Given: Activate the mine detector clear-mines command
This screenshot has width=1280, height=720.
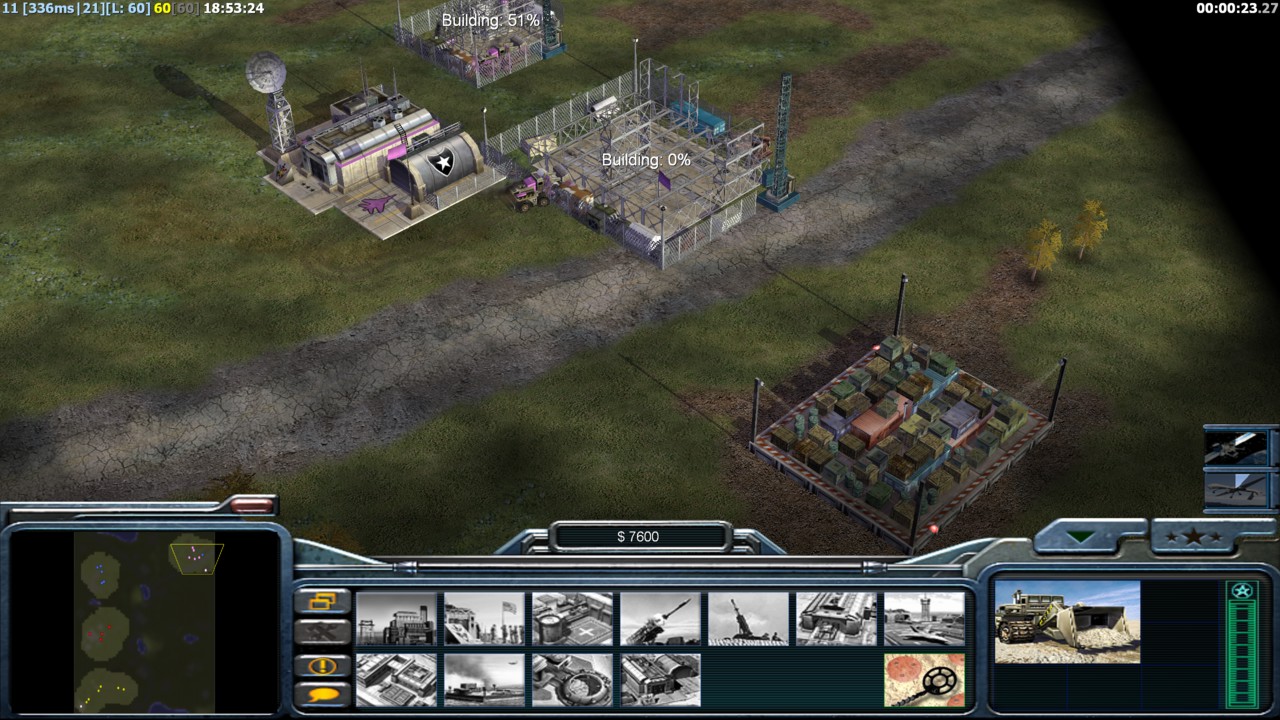Looking at the screenshot, I should pyautogui.click(x=924, y=680).
